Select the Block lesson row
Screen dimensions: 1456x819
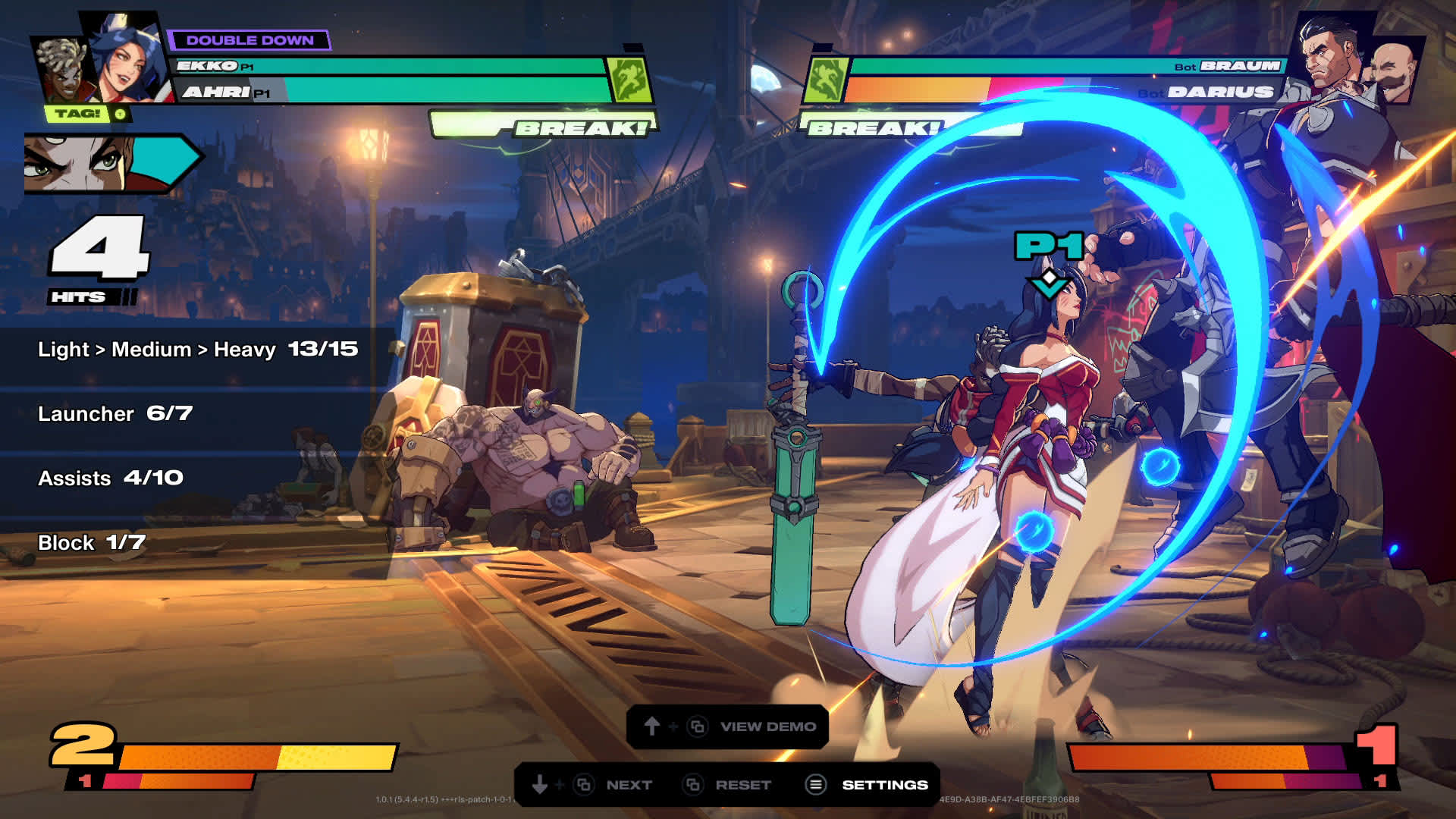click(x=91, y=543)
